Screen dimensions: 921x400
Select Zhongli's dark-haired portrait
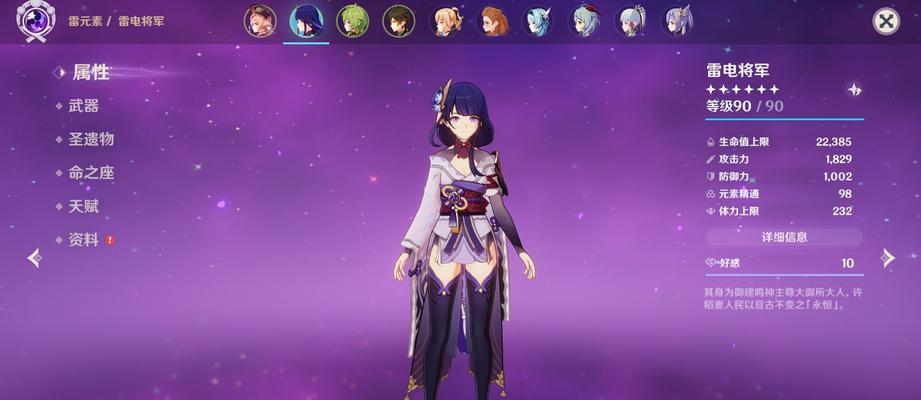coord(398,21)
